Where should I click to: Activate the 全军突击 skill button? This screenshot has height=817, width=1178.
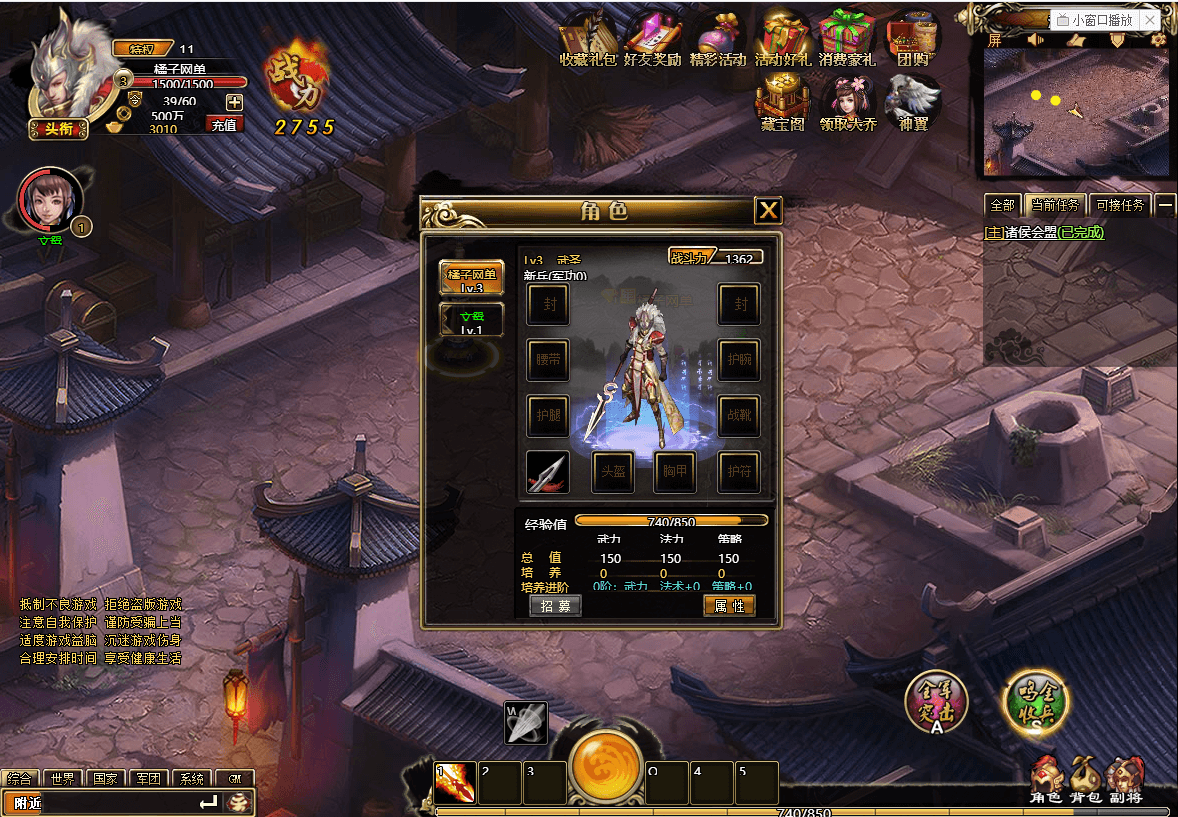point(936,703)
